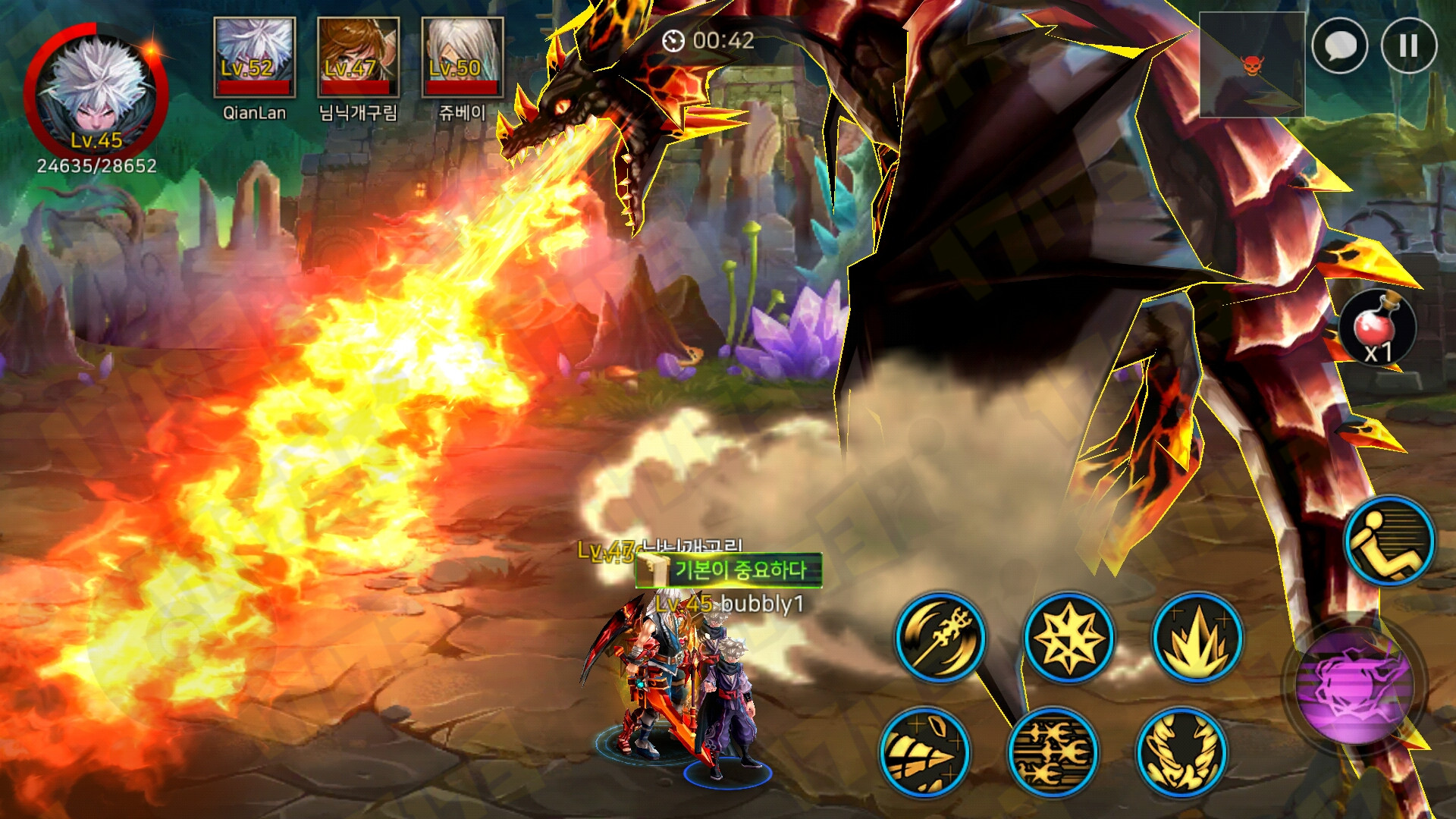This screenshot has height=819, width=1456.
Task: Activate the spiked star burst skill
Action: point(1068,637)
